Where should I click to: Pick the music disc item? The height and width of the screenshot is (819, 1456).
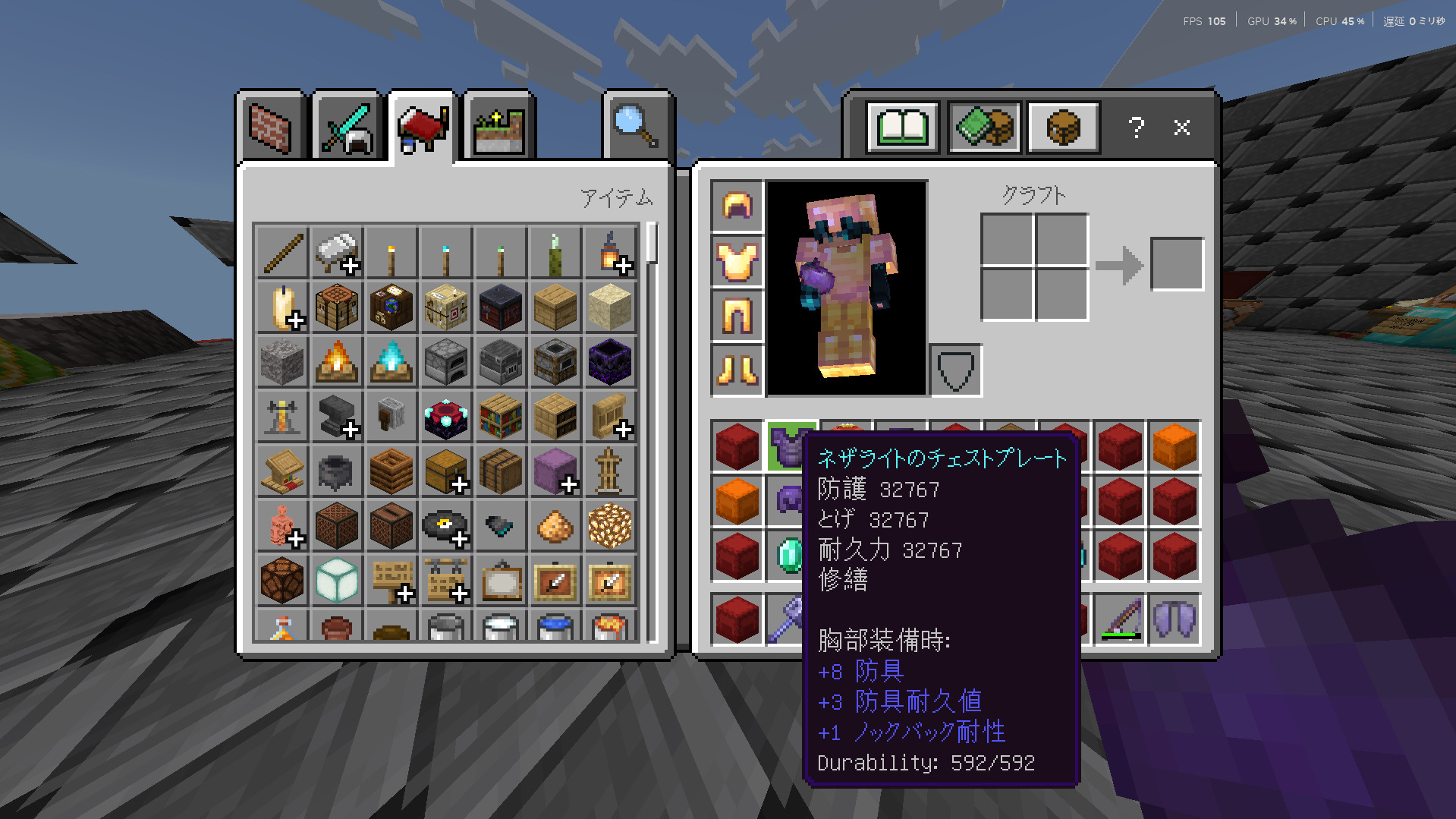[445, 526]
